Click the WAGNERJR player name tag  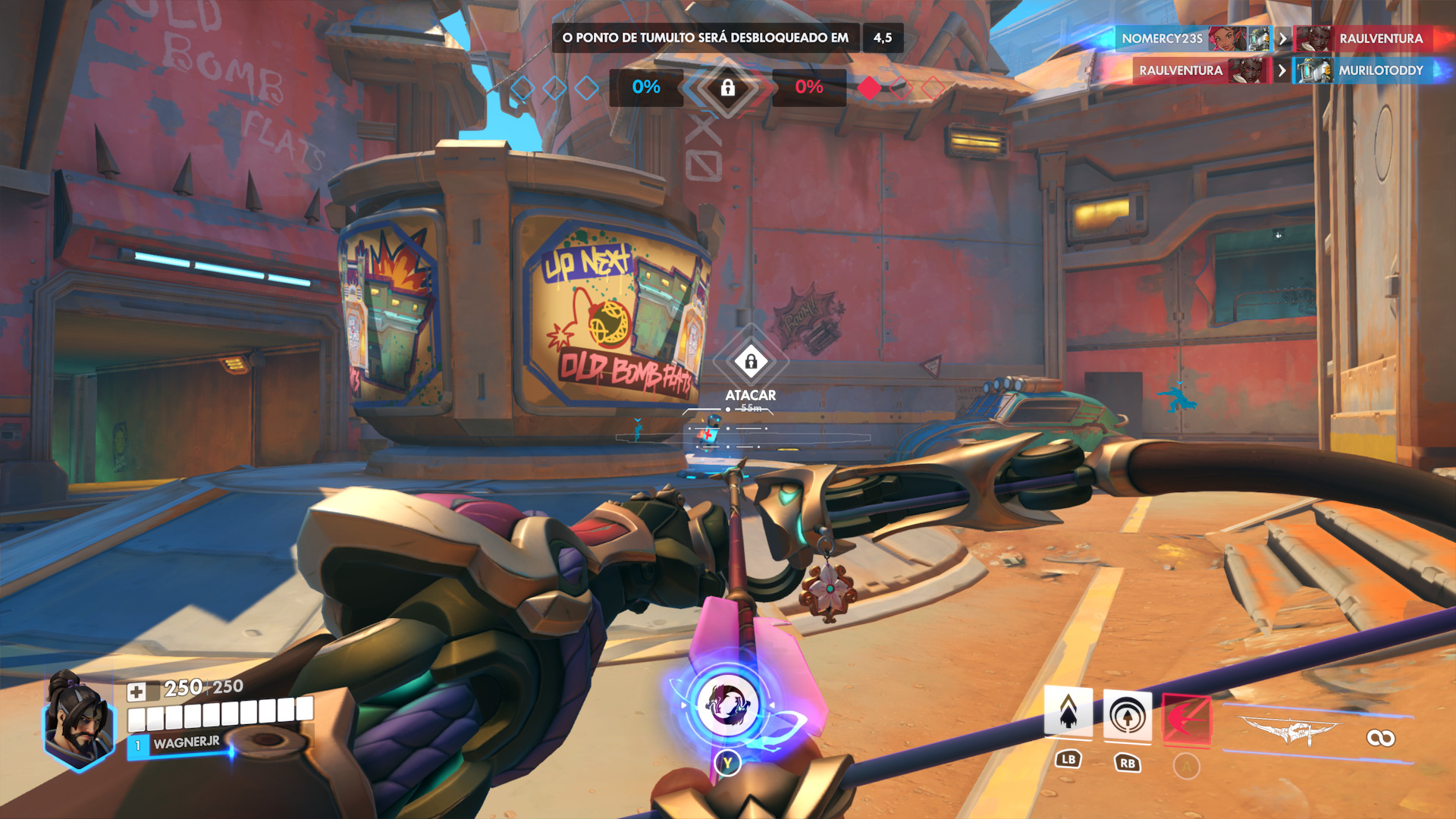pos(186,743)
